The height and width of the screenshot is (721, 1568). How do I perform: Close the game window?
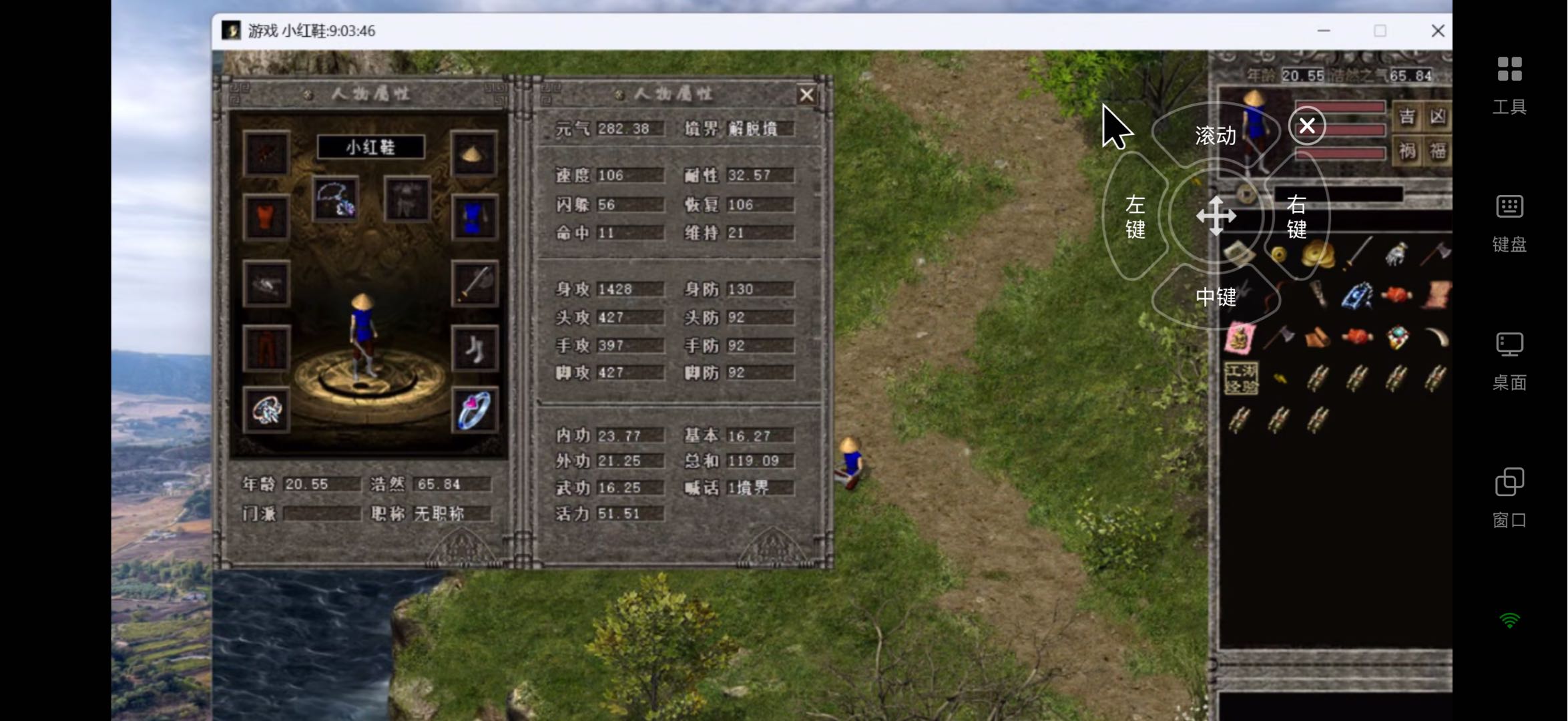point(1438,31)
